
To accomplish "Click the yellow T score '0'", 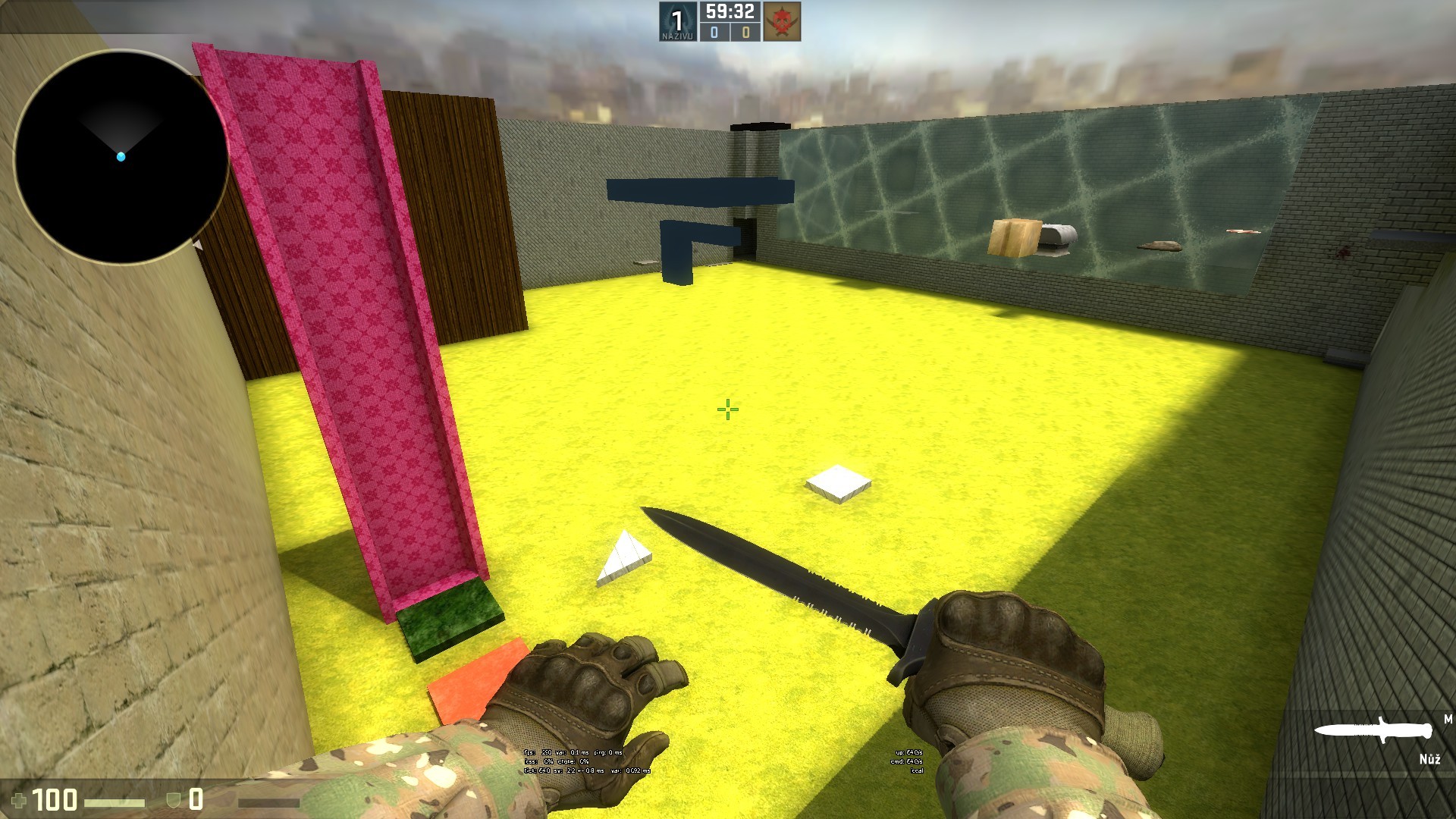I will [x=745, y=33].
